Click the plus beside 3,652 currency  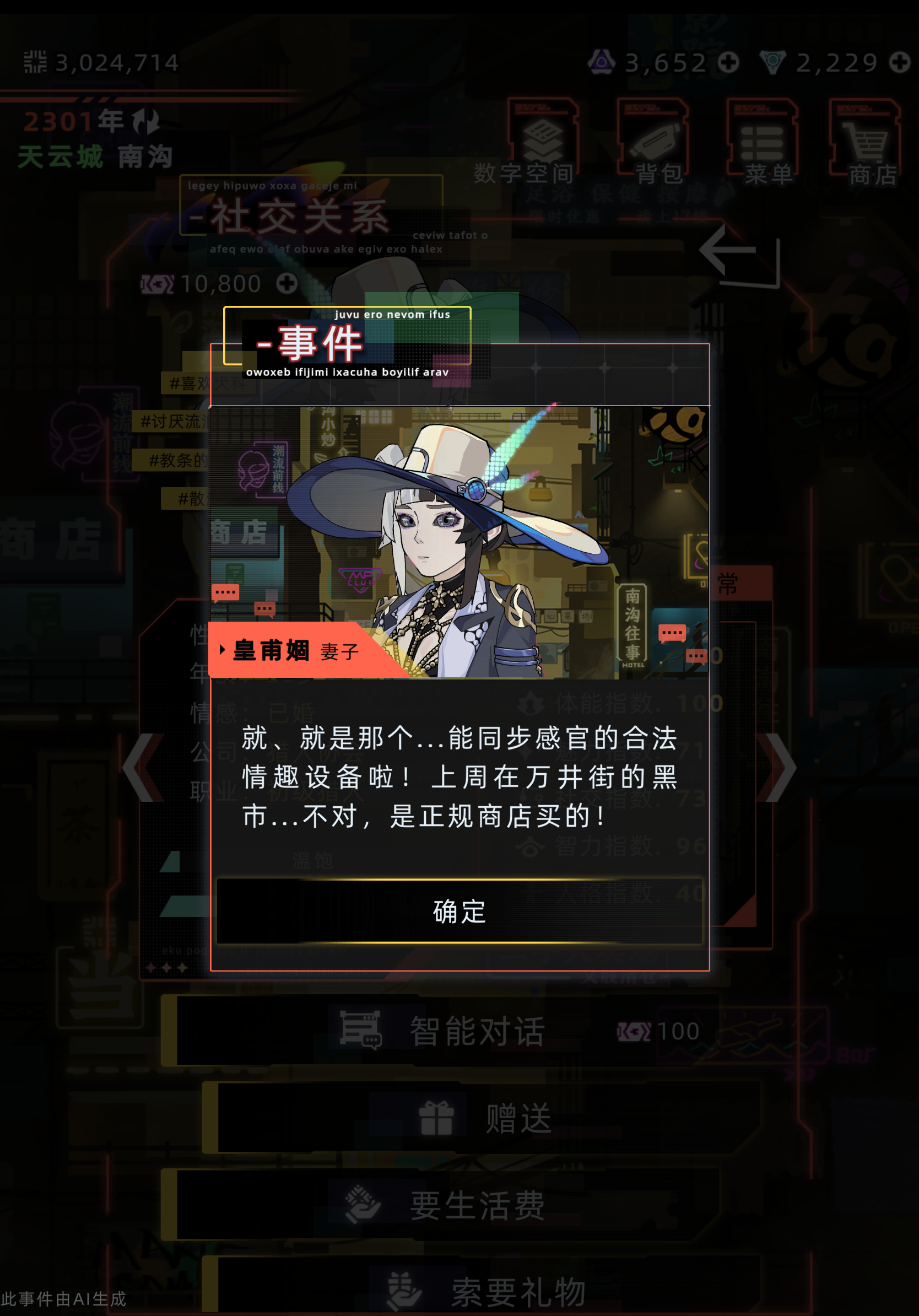[728, 63]
